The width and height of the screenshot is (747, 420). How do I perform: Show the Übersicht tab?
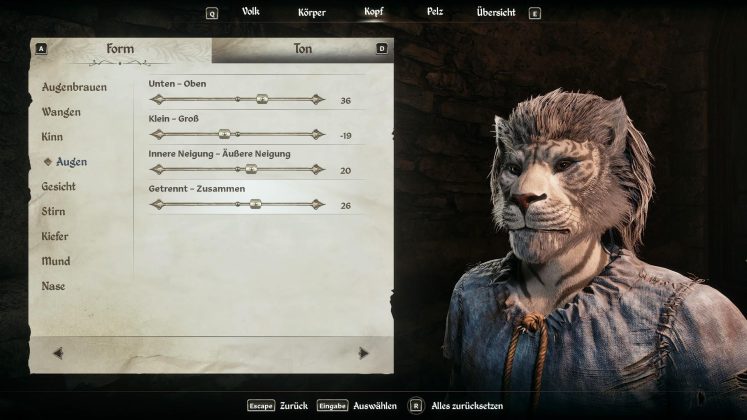point(495,12)
